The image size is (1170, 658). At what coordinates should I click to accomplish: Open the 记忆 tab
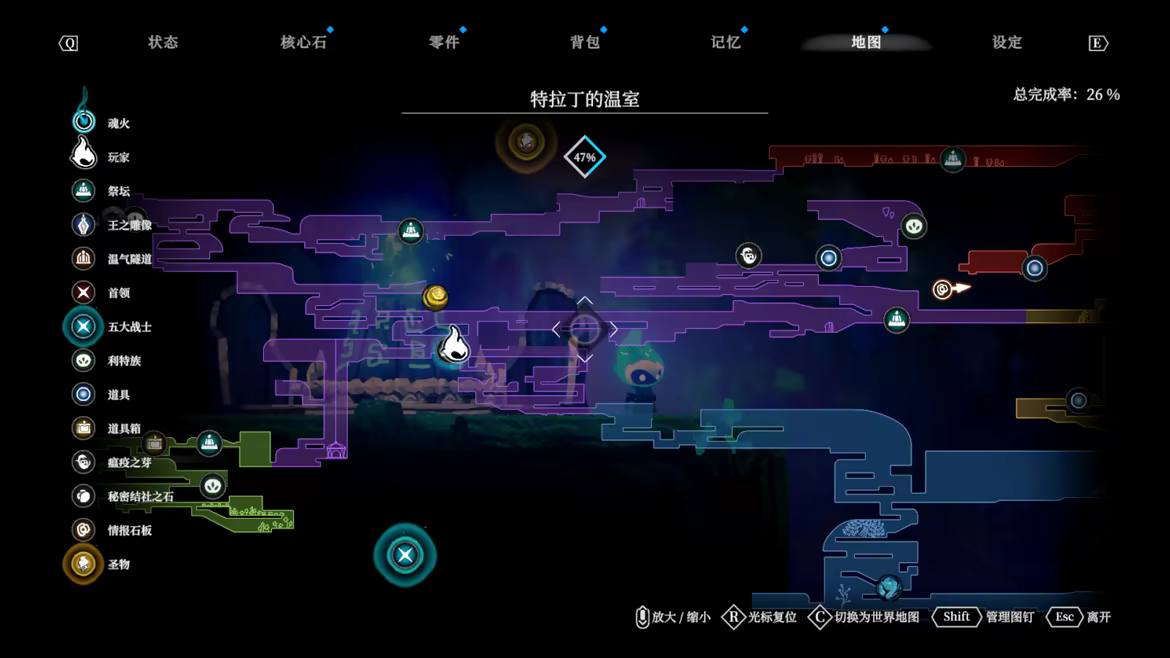[725, 42]
